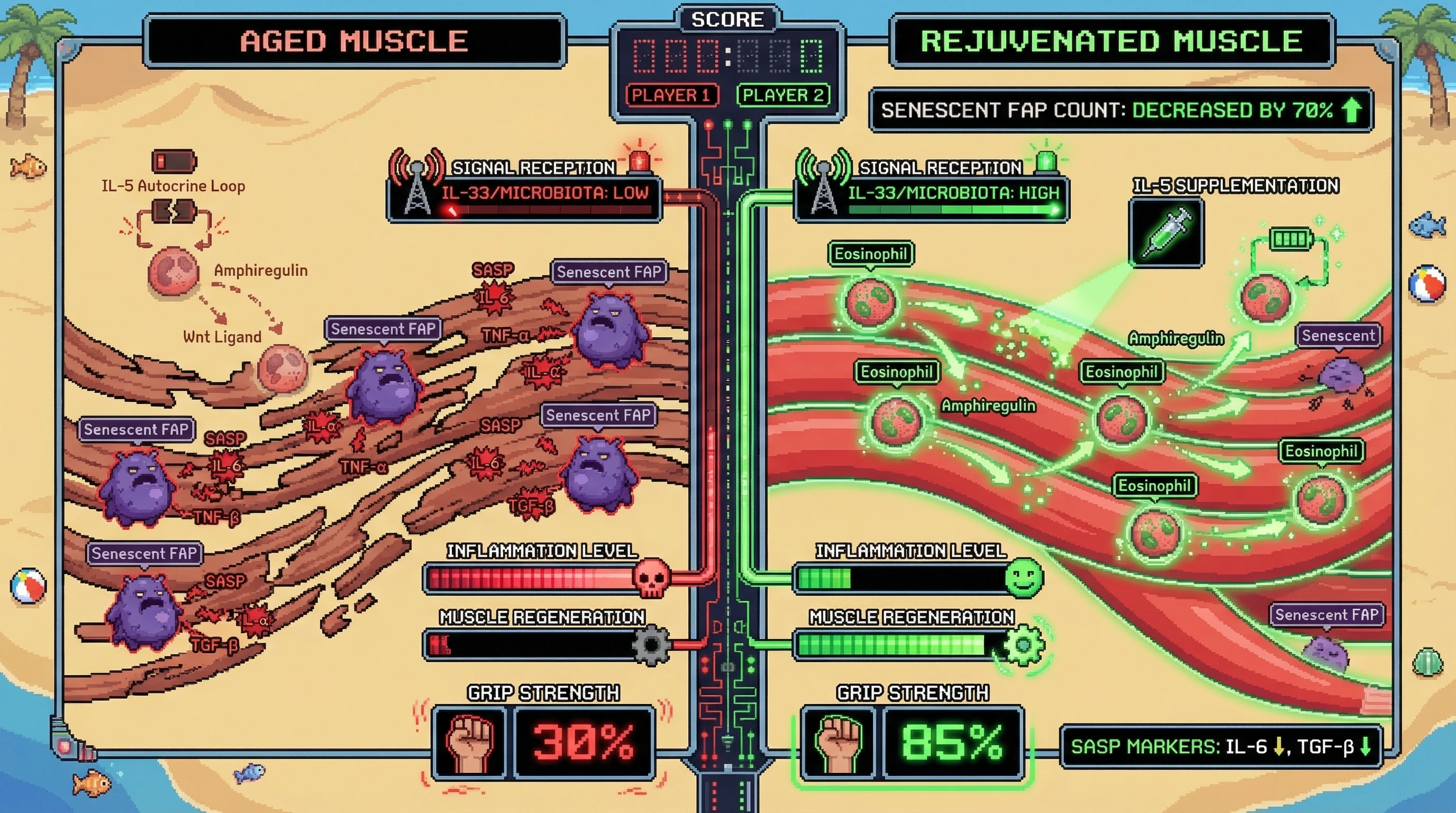Activate the IL-5 Supplementation syringe icon
This screenshot has width=1456, height=813.
[x=1166, y=232]
